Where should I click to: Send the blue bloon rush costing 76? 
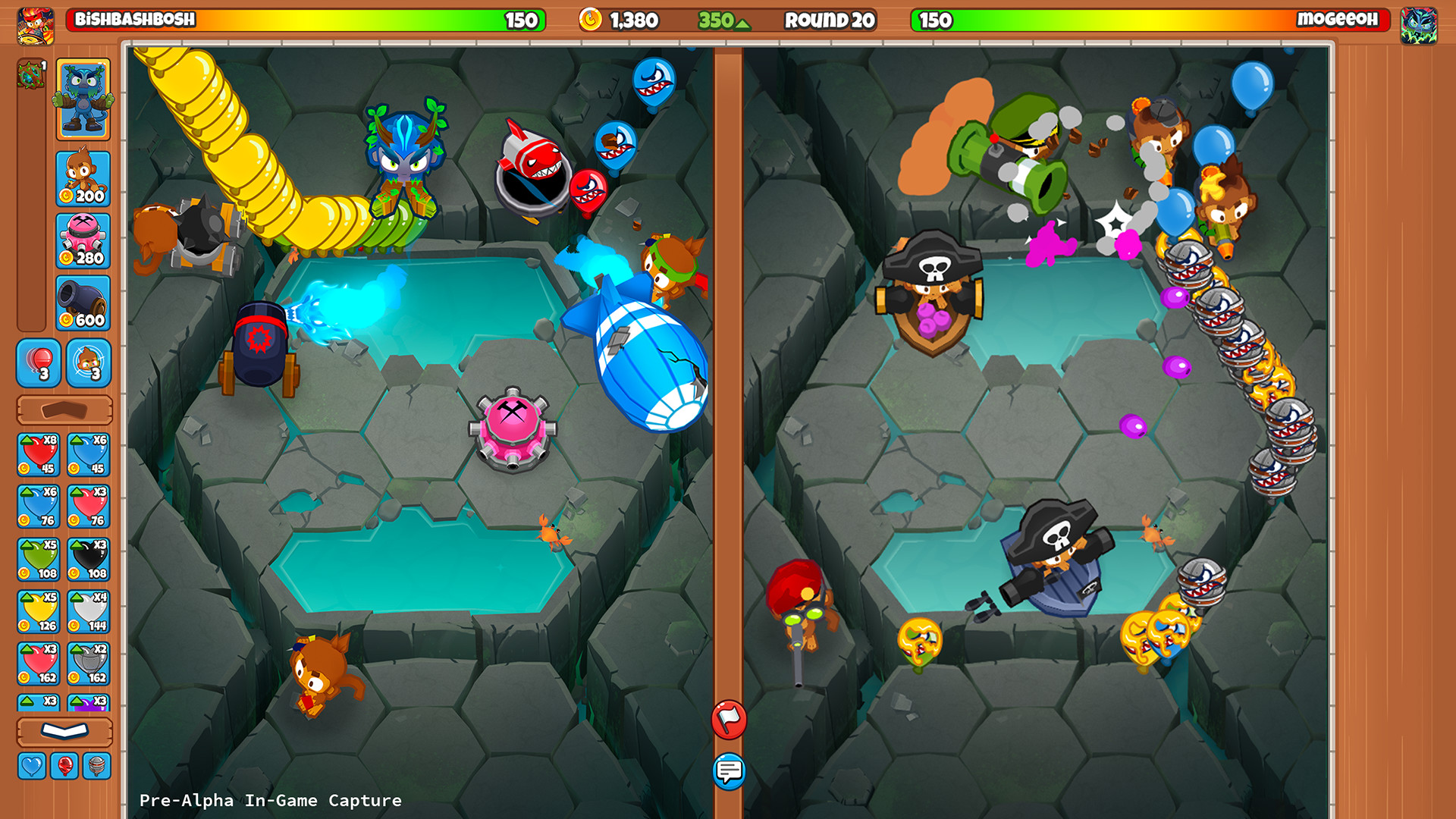pos(38,507)
